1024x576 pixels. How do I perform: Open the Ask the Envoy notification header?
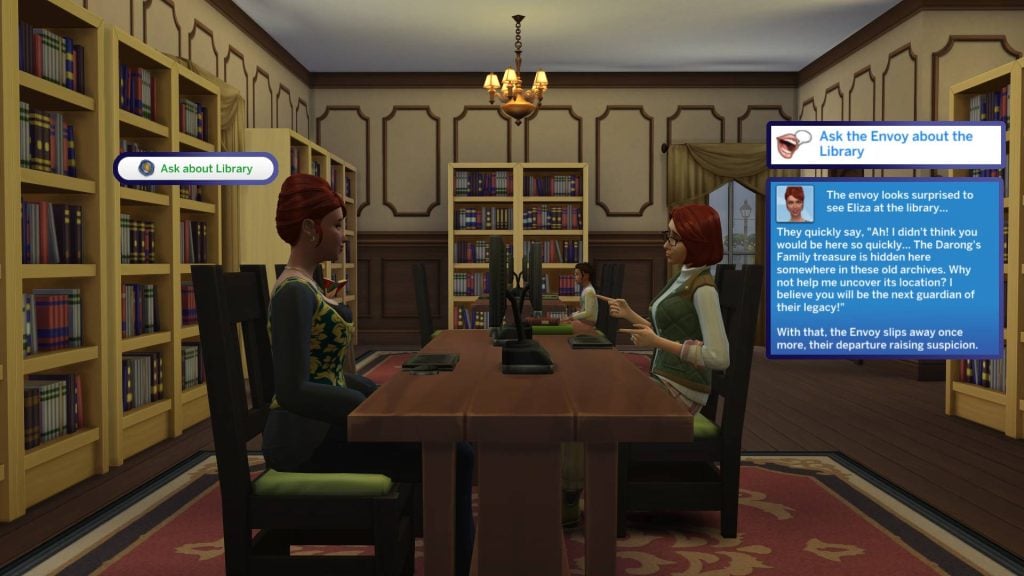pos(884,144)
